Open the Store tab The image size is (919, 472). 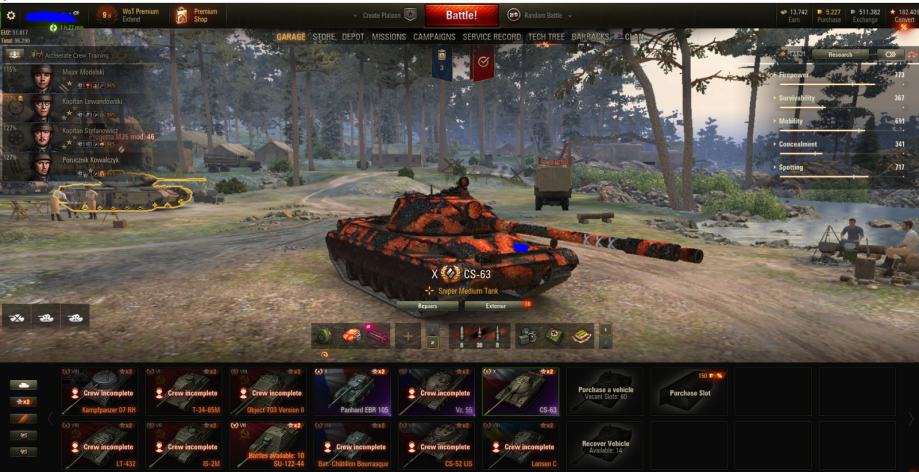pos(324,37)
